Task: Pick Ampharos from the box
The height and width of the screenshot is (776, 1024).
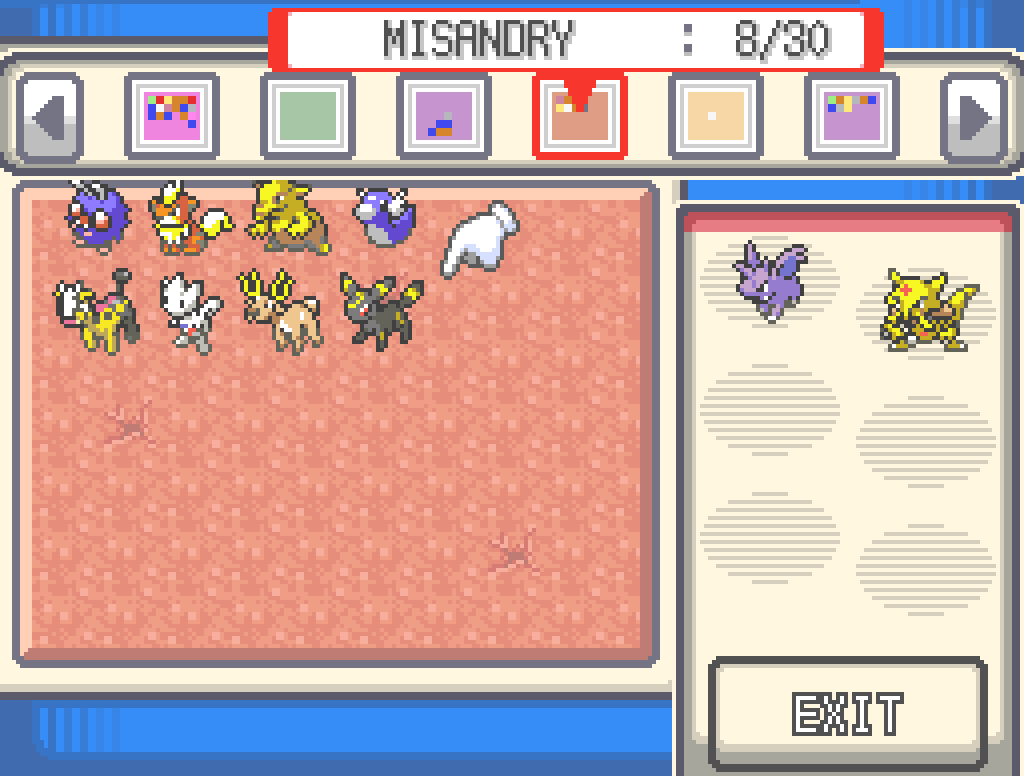Action: click(x=96, y=309)
